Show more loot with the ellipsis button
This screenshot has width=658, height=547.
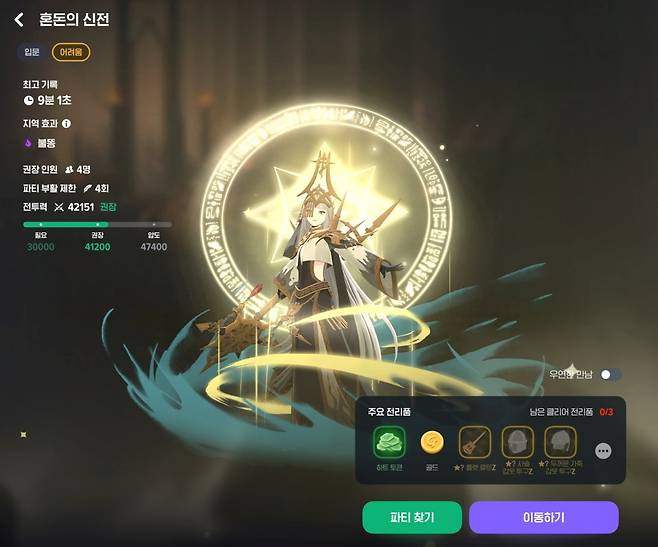click(603, 451)
